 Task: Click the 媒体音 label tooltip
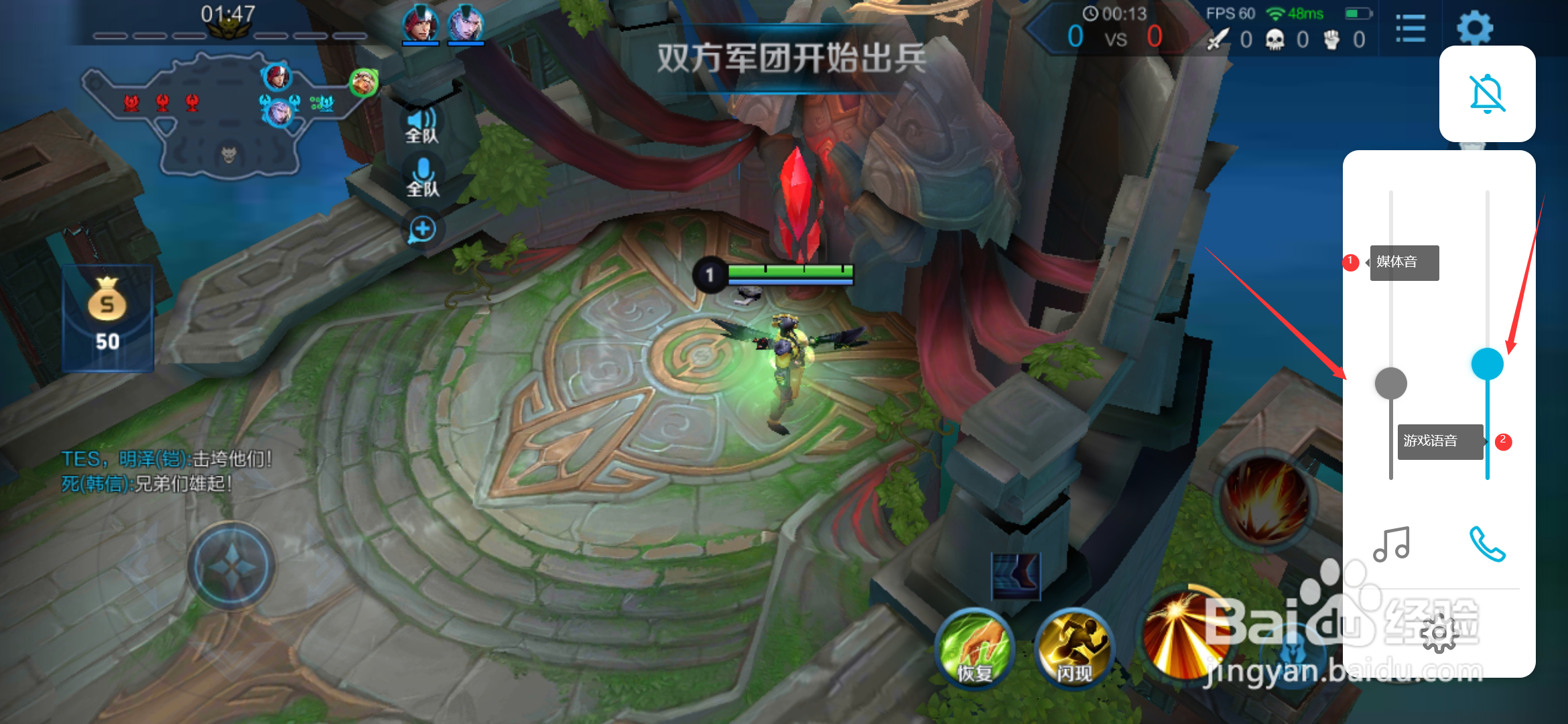pos(1404,262)
